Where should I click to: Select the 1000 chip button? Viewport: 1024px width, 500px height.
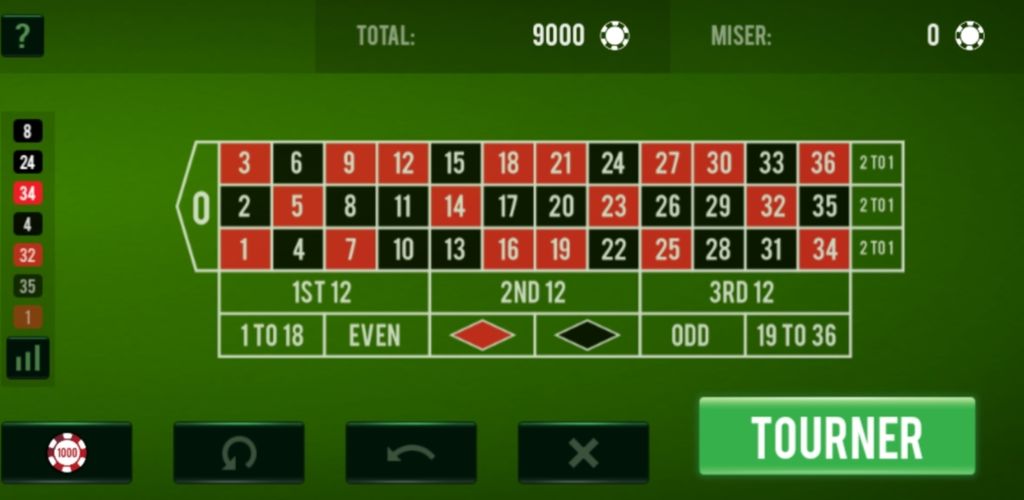[x=67, y=453]
